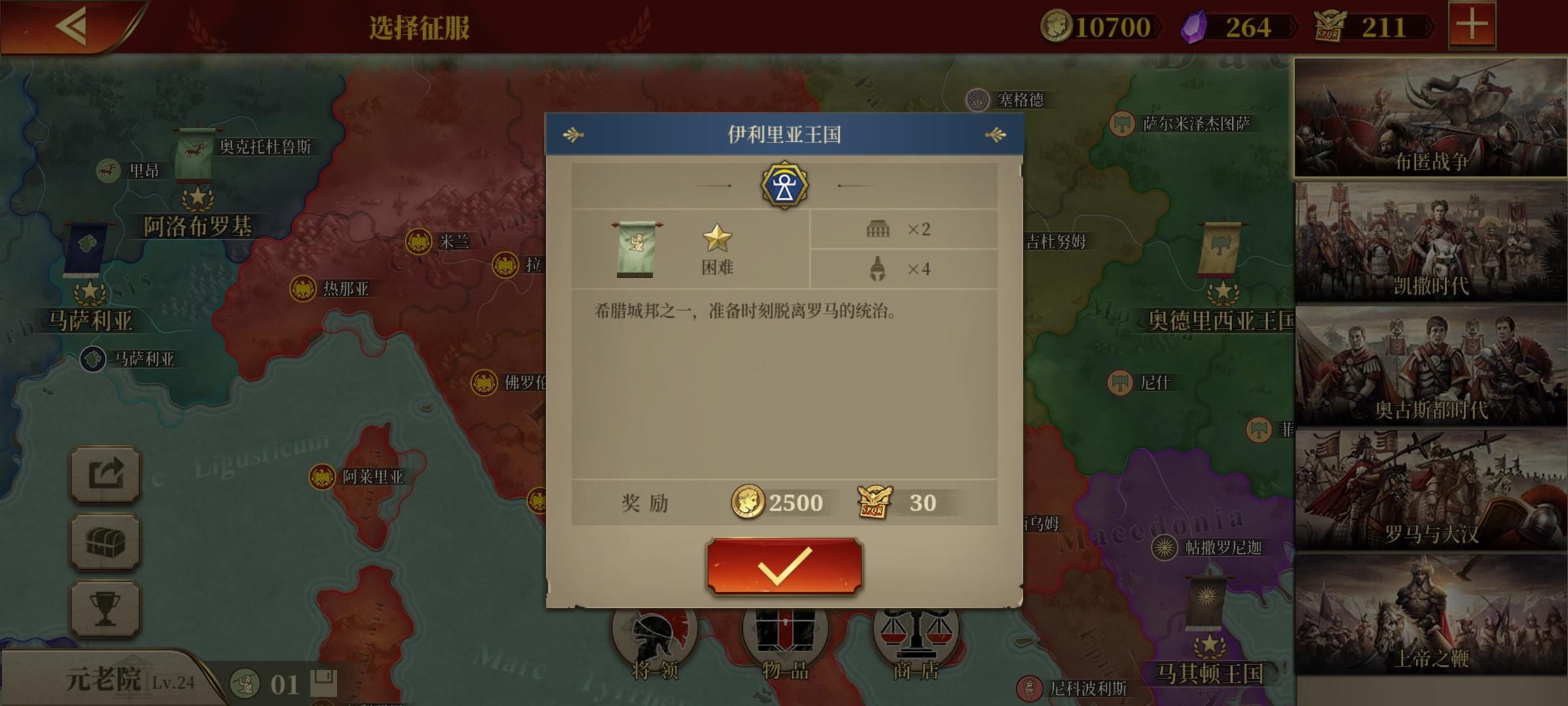
Task: Switch to the 奥古斯都时代 campaign
Action: [1428, 363]
